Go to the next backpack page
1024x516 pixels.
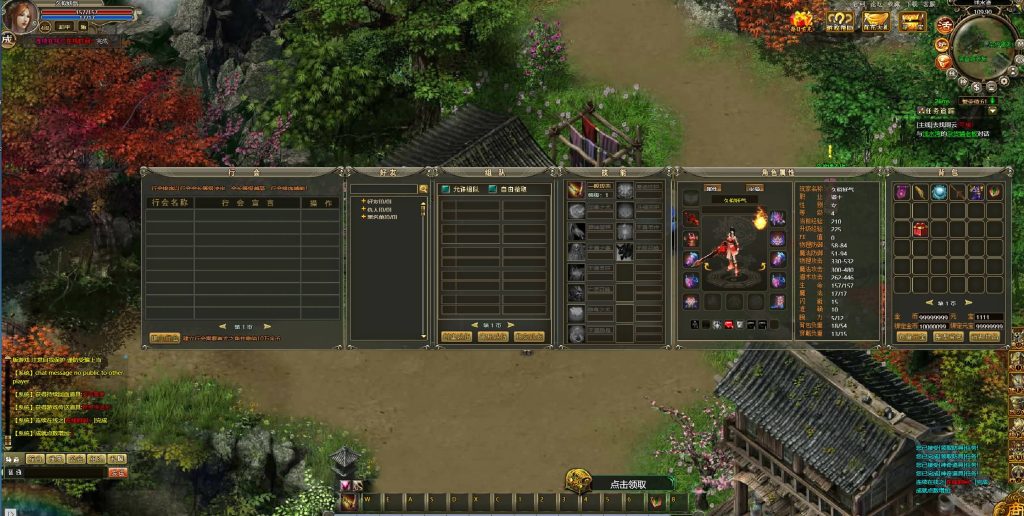tap(965, 302)
